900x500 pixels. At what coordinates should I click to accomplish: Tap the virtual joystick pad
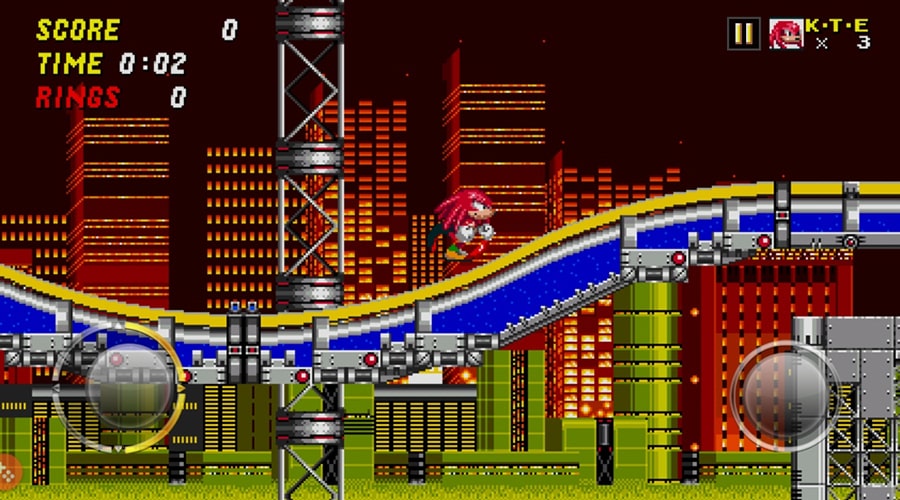pyautogui.click(x=118, y=385)
